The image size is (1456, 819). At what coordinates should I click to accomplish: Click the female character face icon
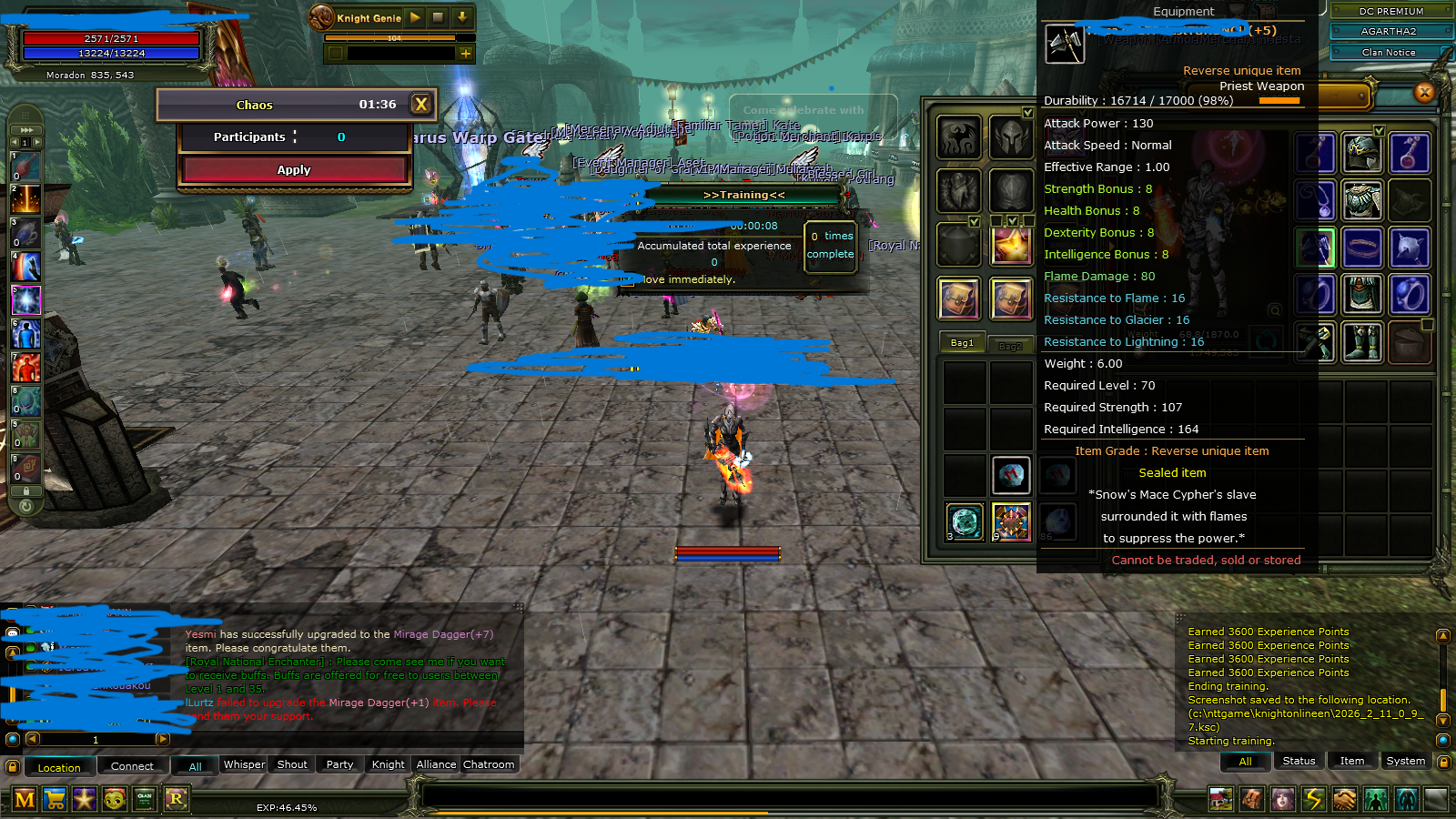(1284, 798)
